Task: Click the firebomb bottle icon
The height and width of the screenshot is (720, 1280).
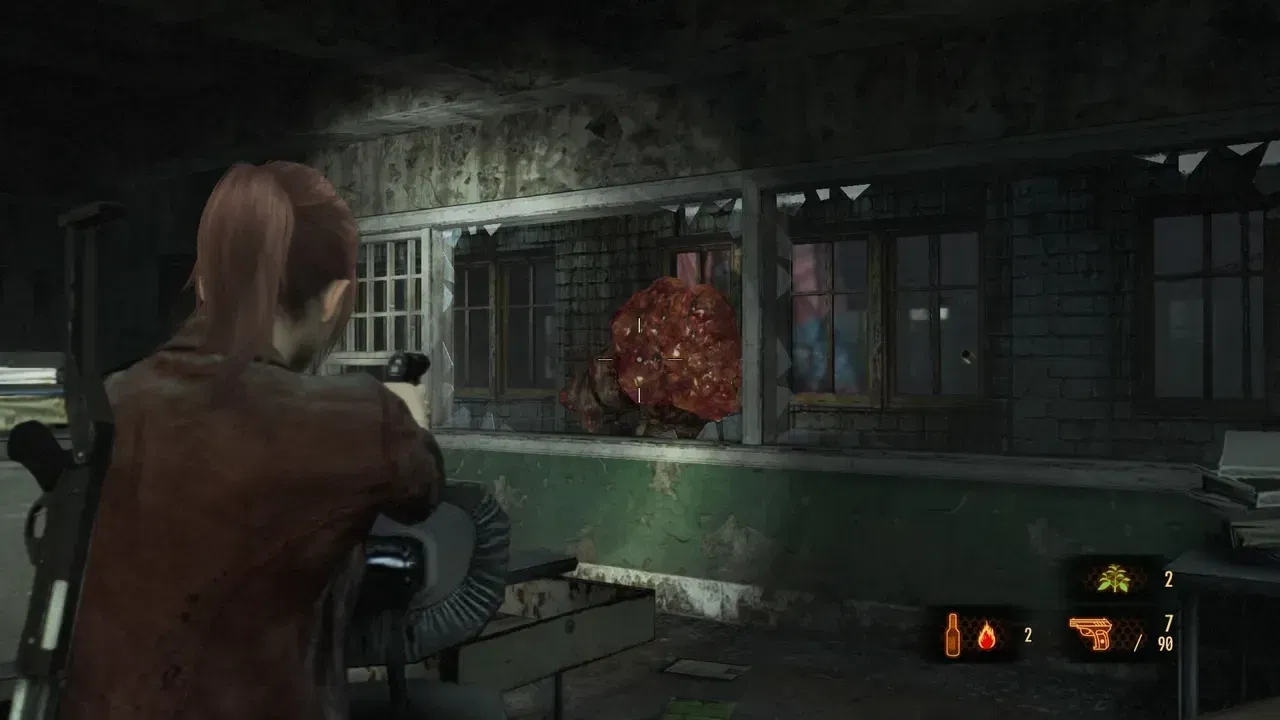Action: [x=952, y=634]
